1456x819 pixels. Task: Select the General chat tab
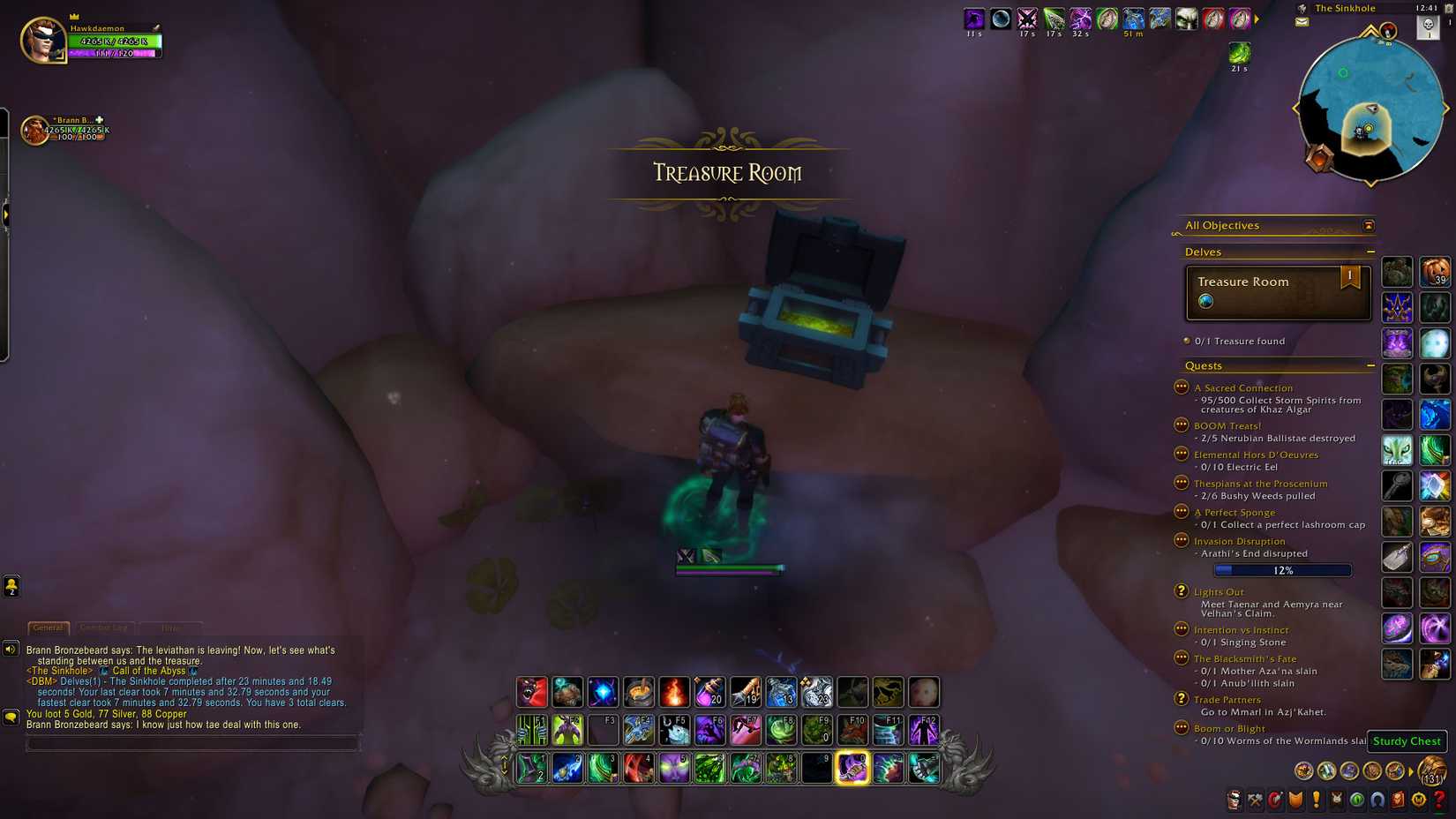pyautogui.click(x=48, y=628)
